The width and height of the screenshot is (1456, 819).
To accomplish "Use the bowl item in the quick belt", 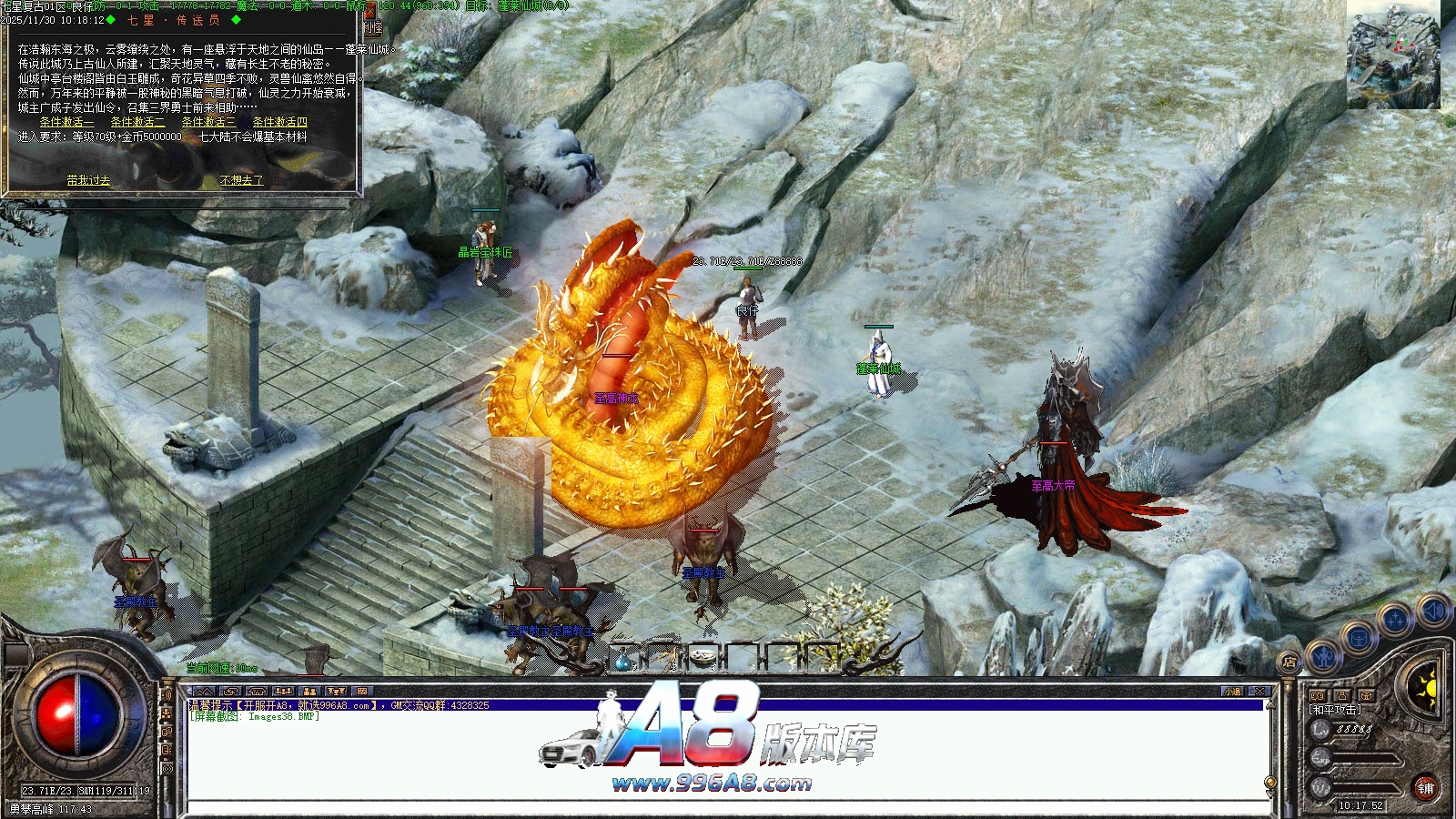I will point(702,658).
